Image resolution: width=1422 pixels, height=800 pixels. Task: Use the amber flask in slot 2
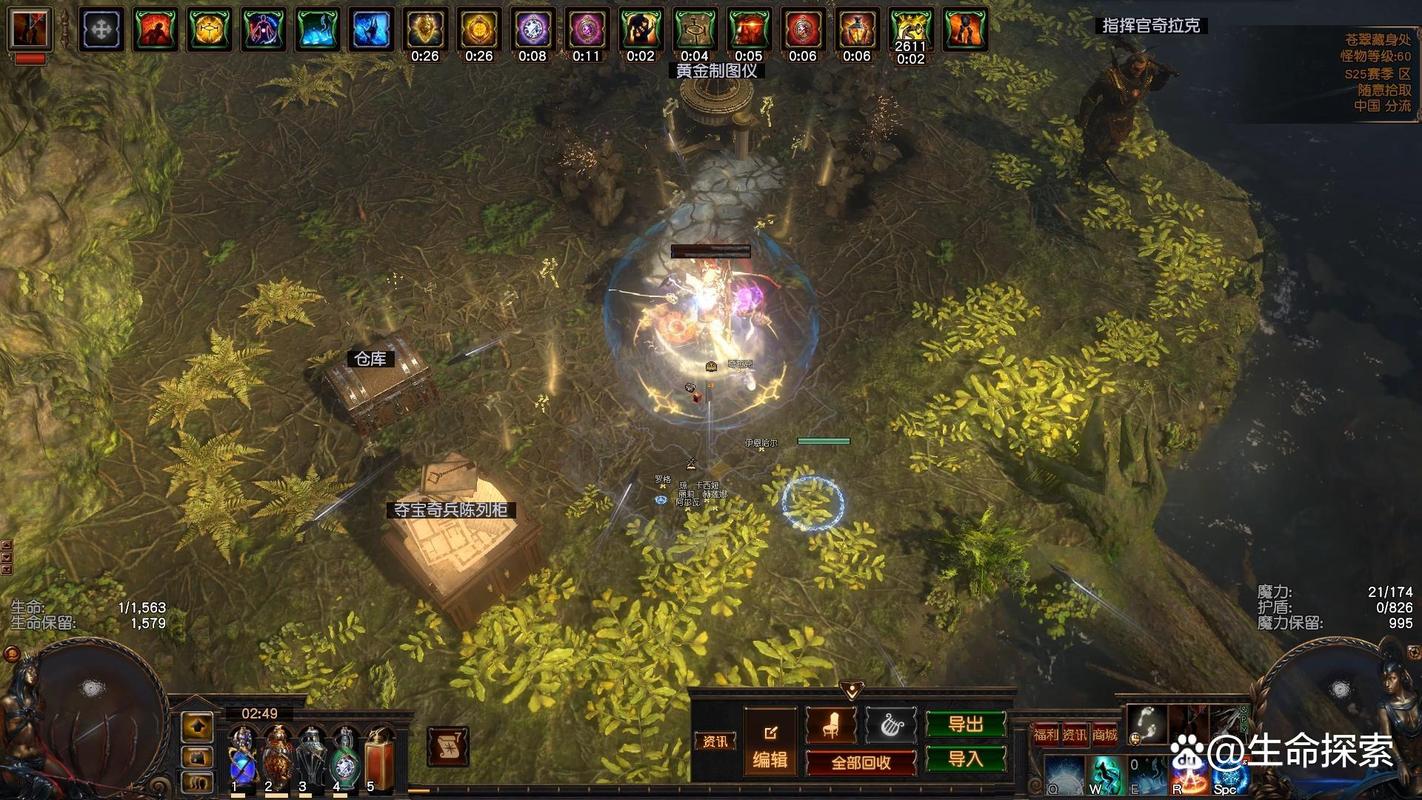(277, 756)
